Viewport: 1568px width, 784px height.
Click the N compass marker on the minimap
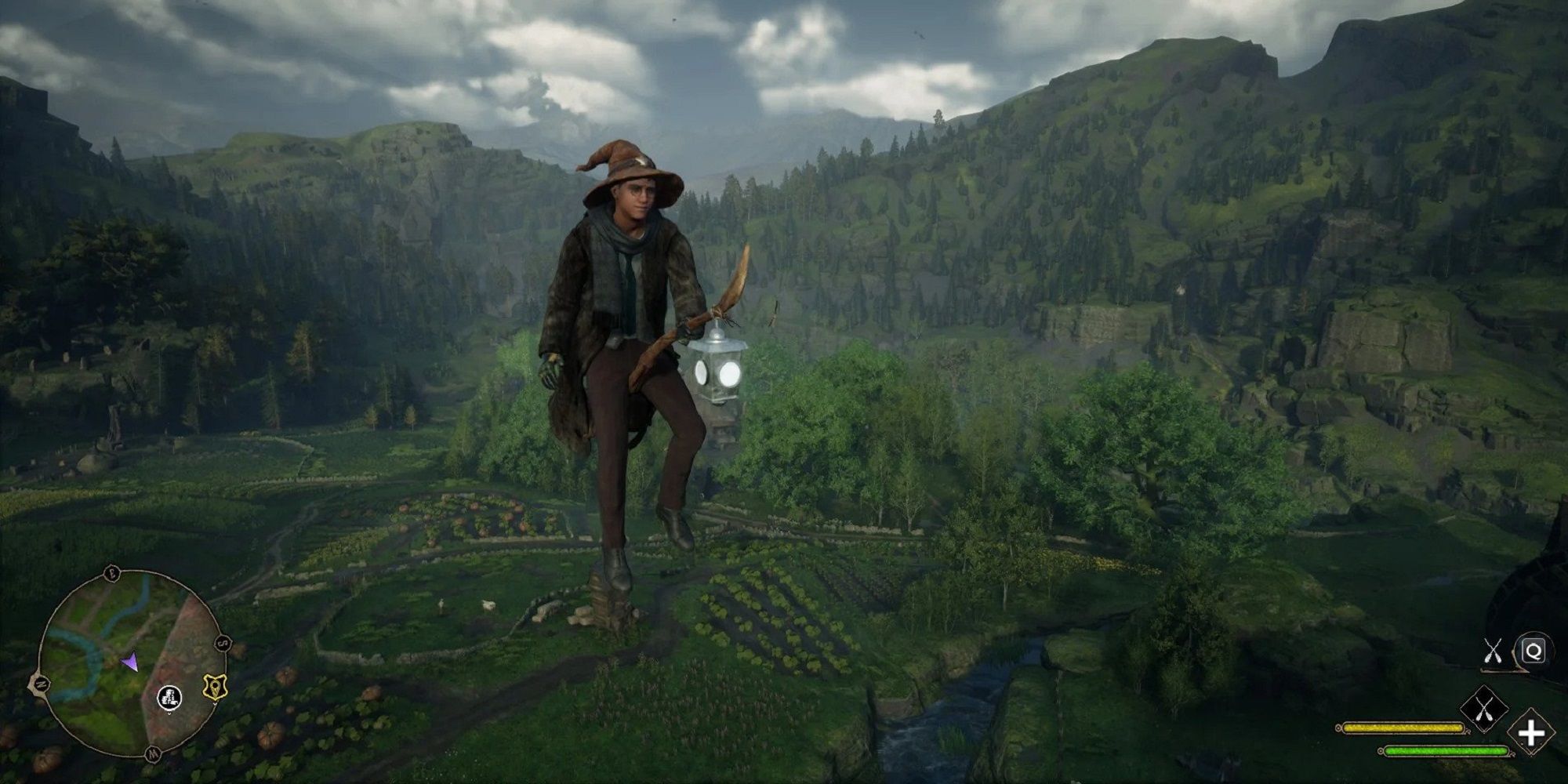point(42,684)
